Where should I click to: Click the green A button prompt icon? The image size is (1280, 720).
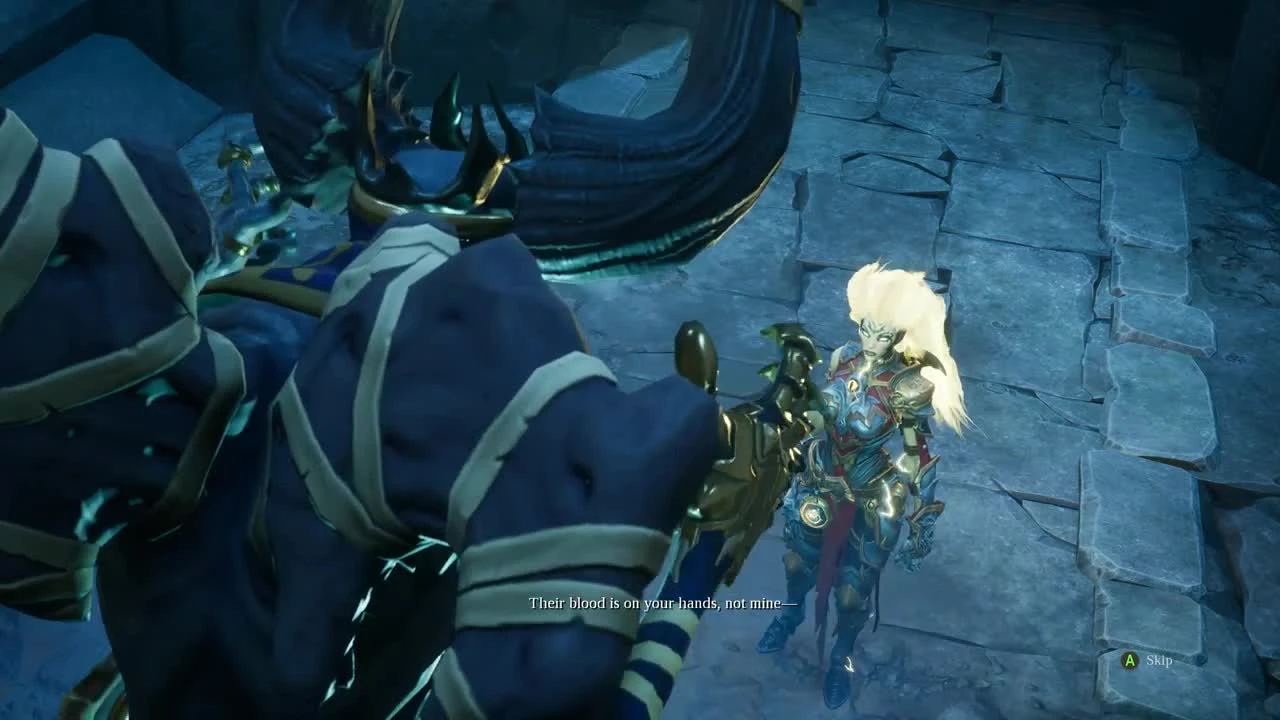coord(1130,662)
